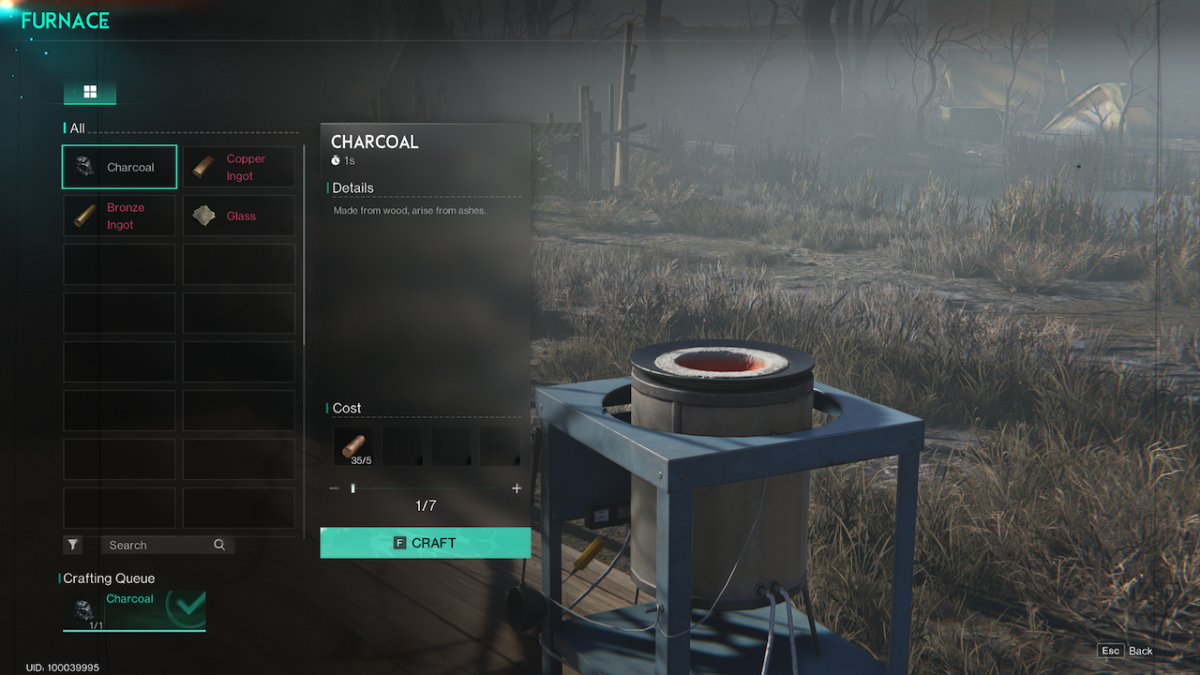Image resolution: width=1200 pixels, height=675 pixels.
Task: Click the wood cost item slot
Action: (x=354, y=447)
